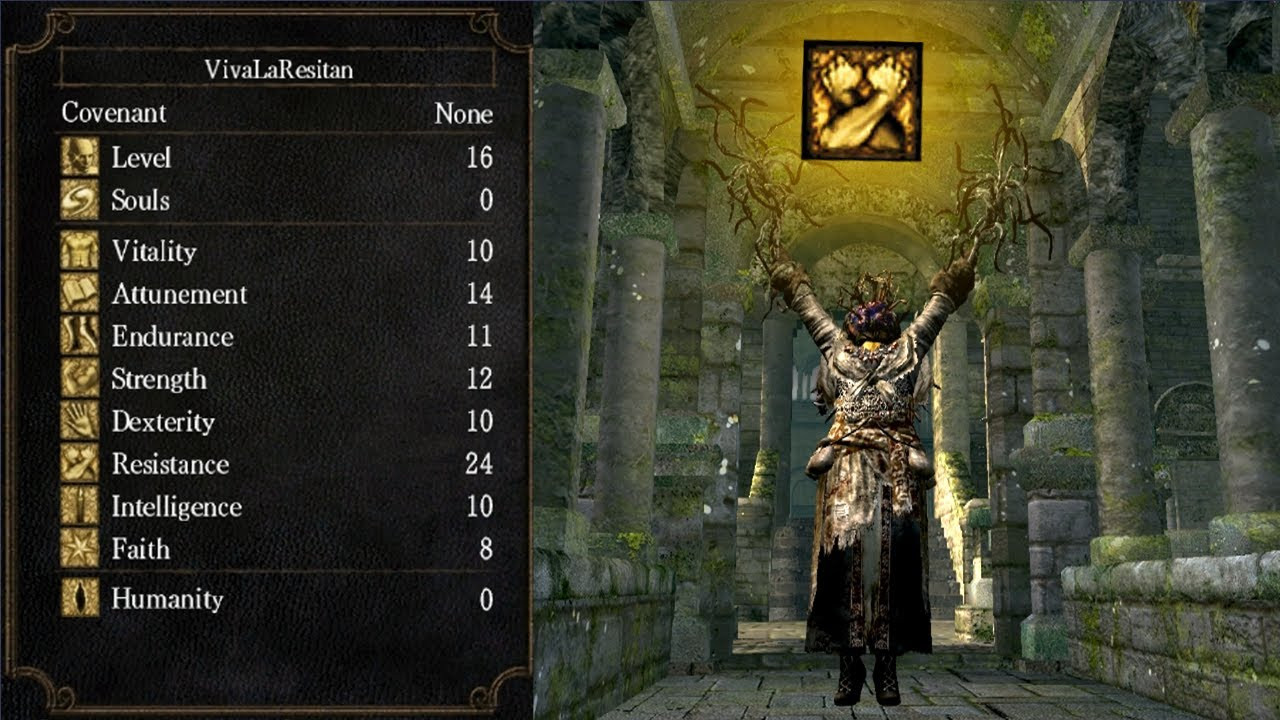Click the crossed-arms gesture icon
Viewport: 1280px width, 720px height.
861,100
